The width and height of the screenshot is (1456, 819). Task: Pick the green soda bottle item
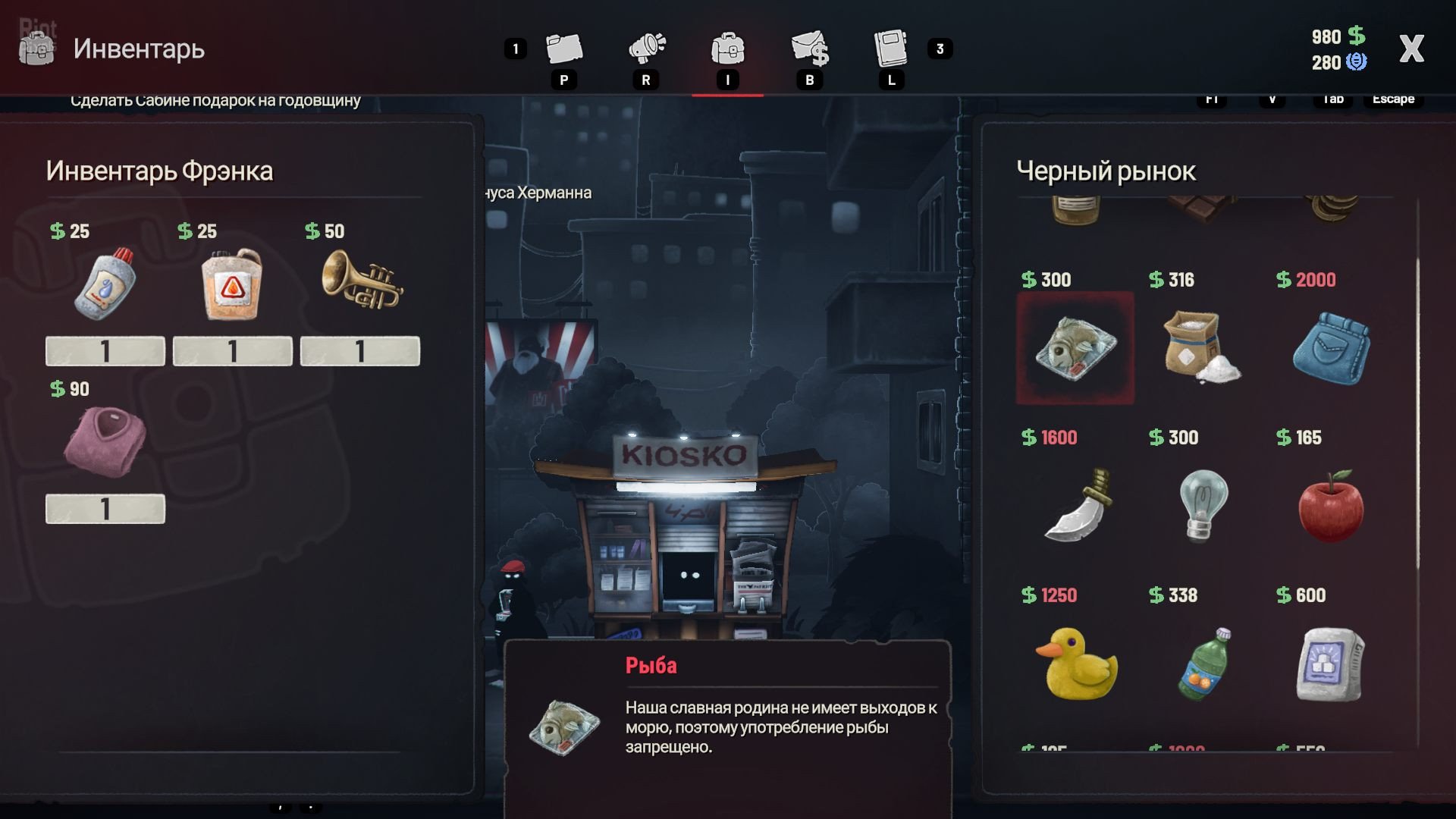point(1203,663)
